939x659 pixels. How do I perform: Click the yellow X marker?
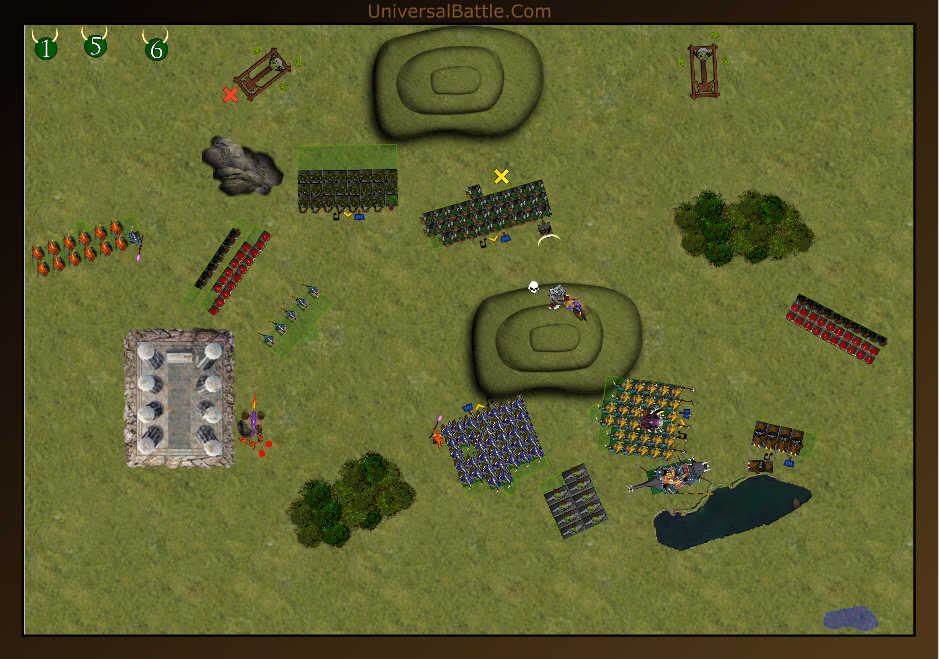[x=502, y=176]
